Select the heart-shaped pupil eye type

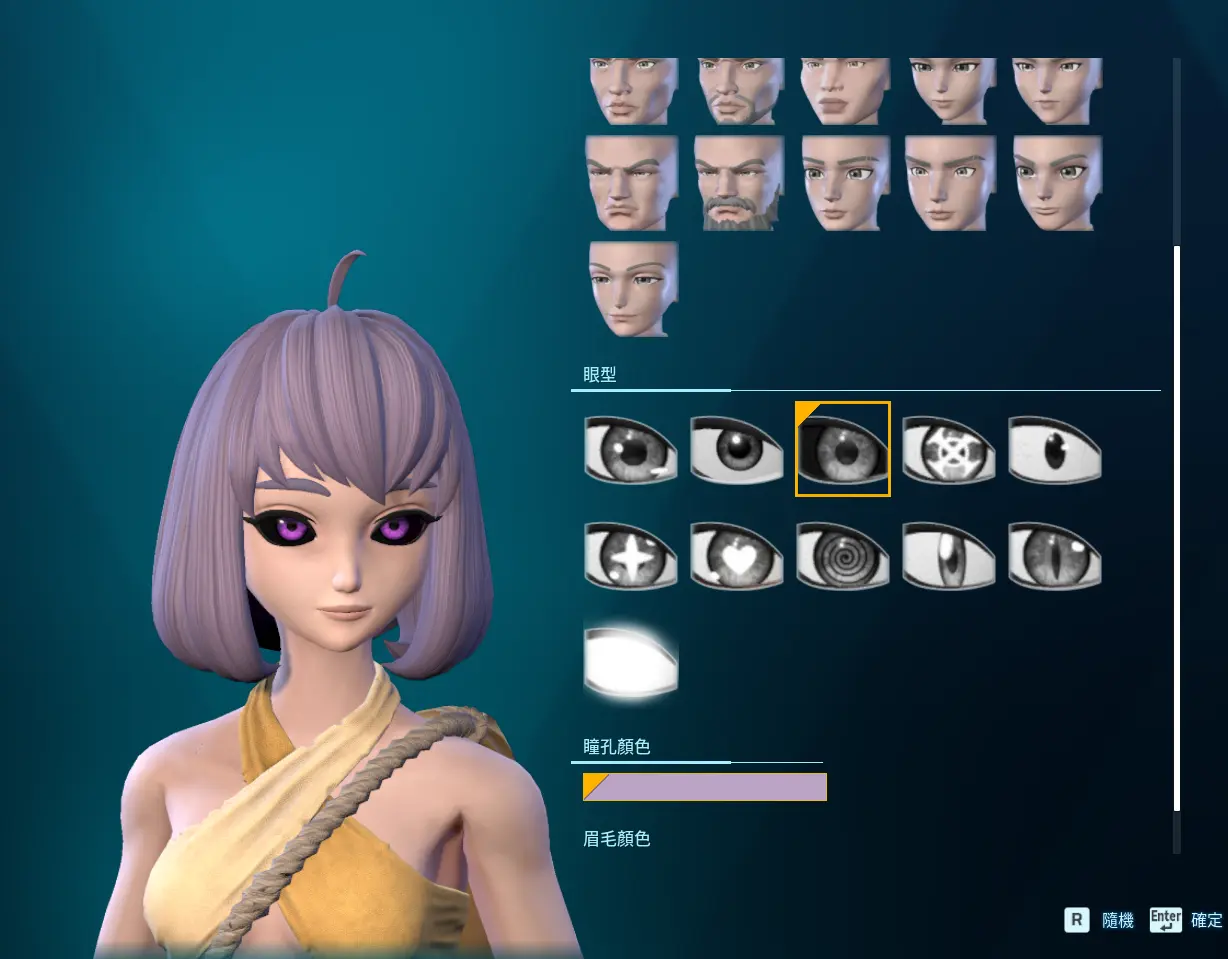(736, 556)
